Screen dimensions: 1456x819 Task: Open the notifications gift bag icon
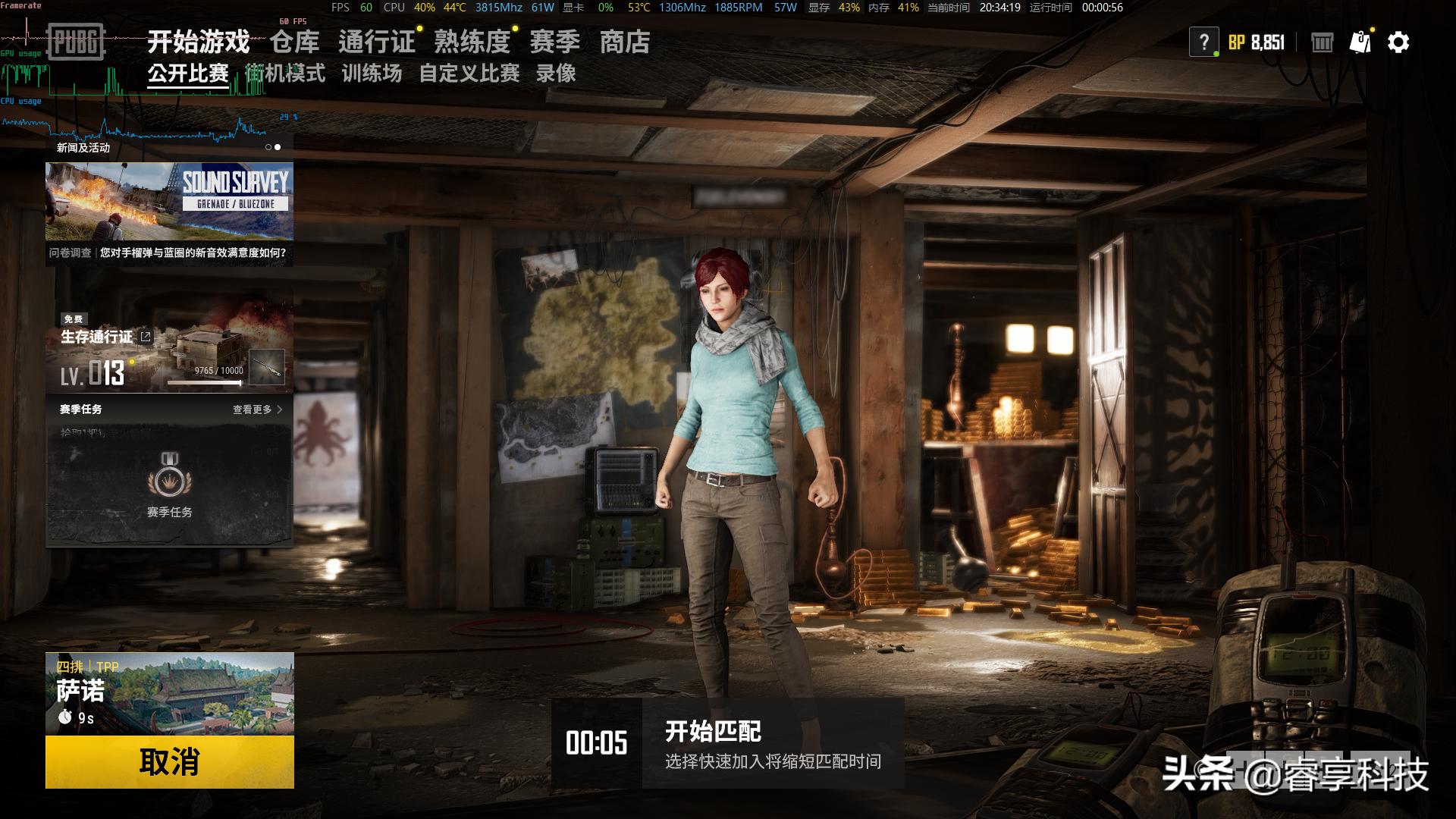coord(1360,42)
